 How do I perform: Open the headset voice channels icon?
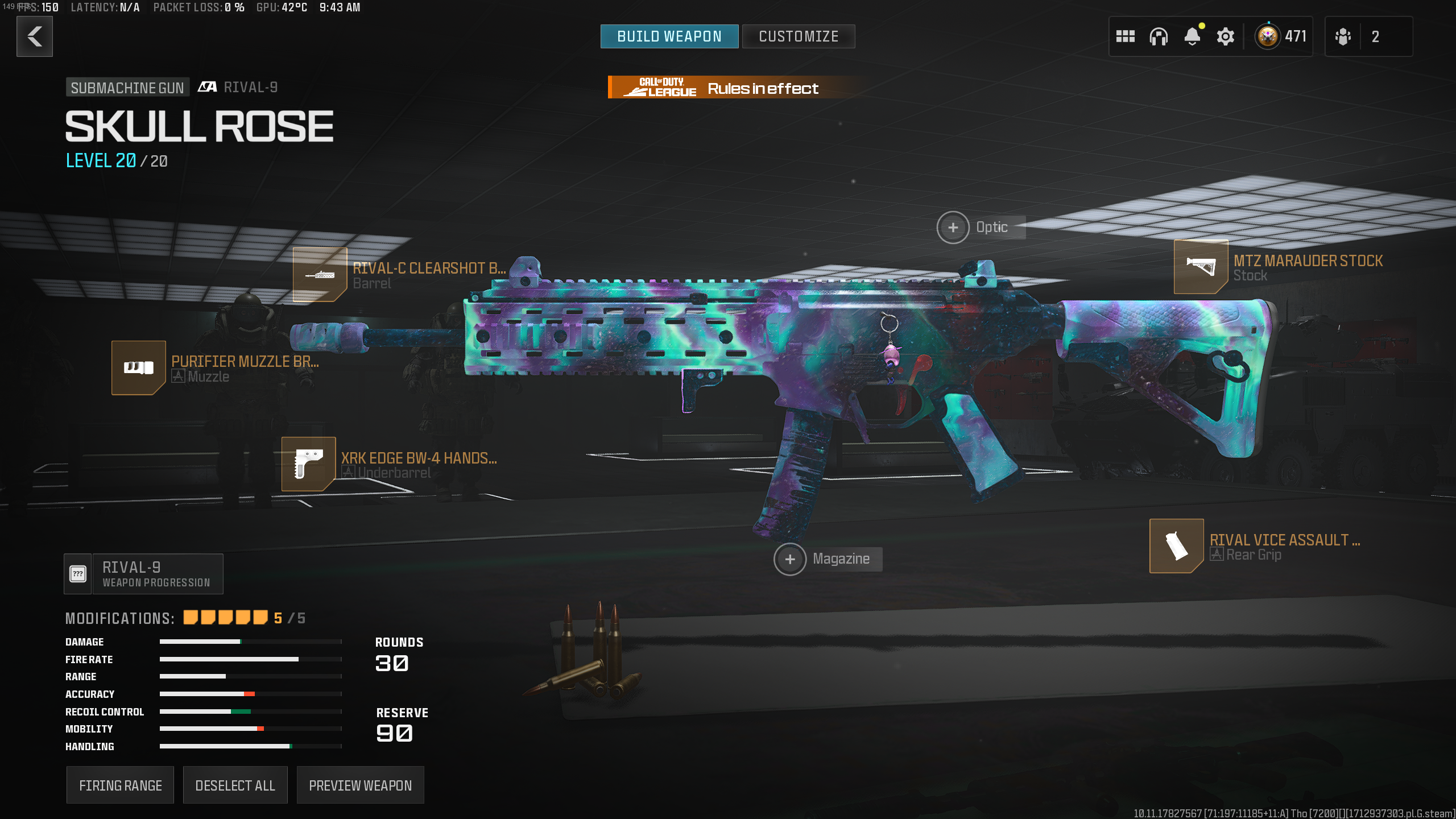click(1158, 37)
